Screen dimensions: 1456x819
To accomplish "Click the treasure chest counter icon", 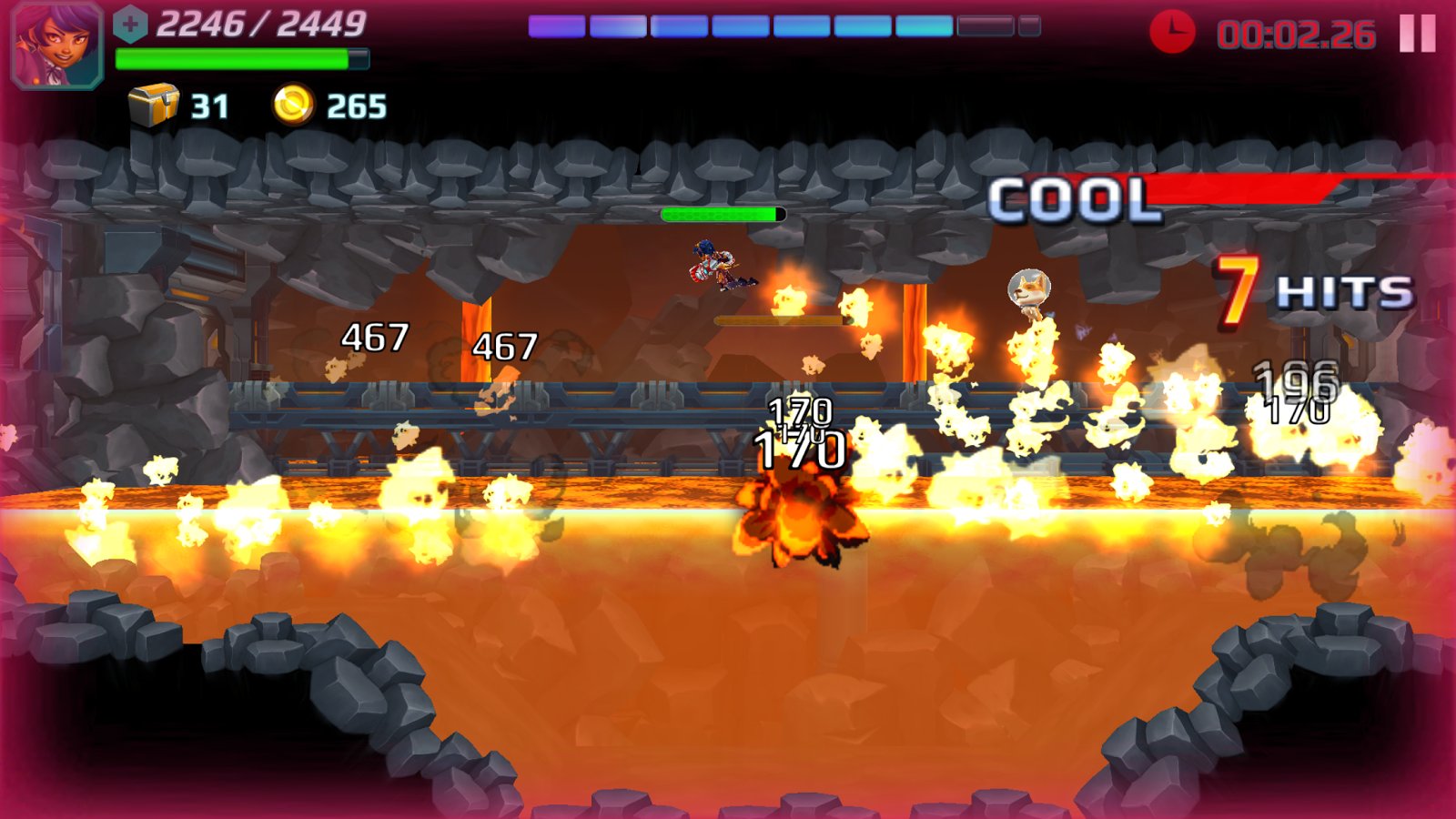I will pos(153,105).
